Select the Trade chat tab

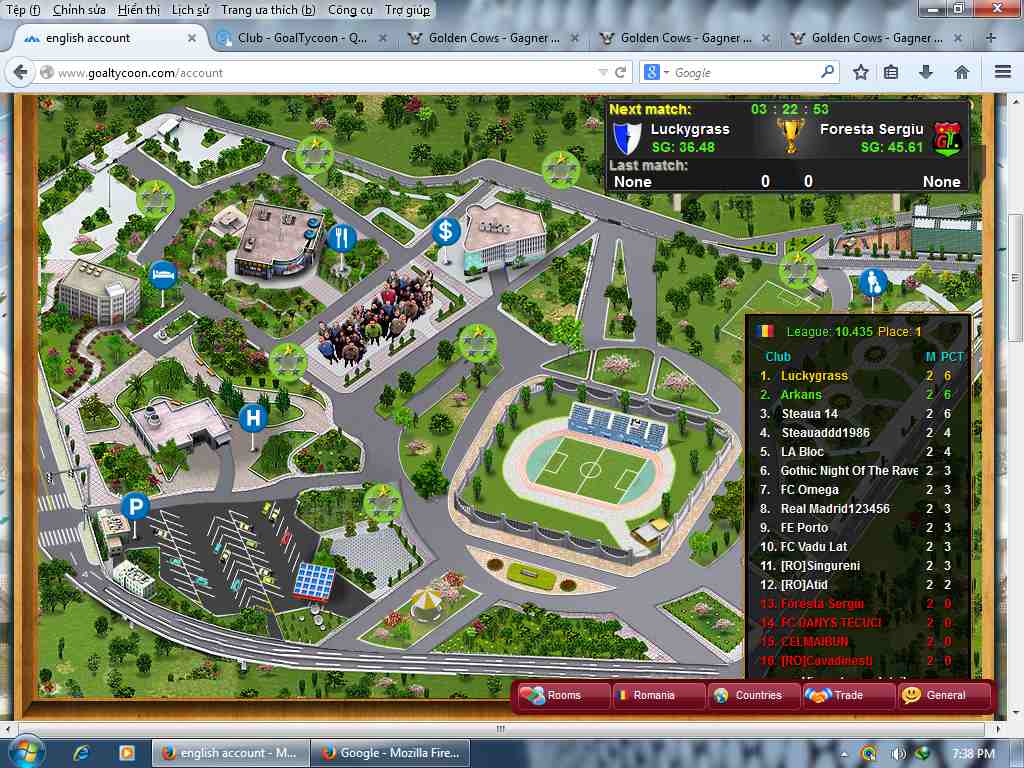pyautogui.click(x=848, y=695)
